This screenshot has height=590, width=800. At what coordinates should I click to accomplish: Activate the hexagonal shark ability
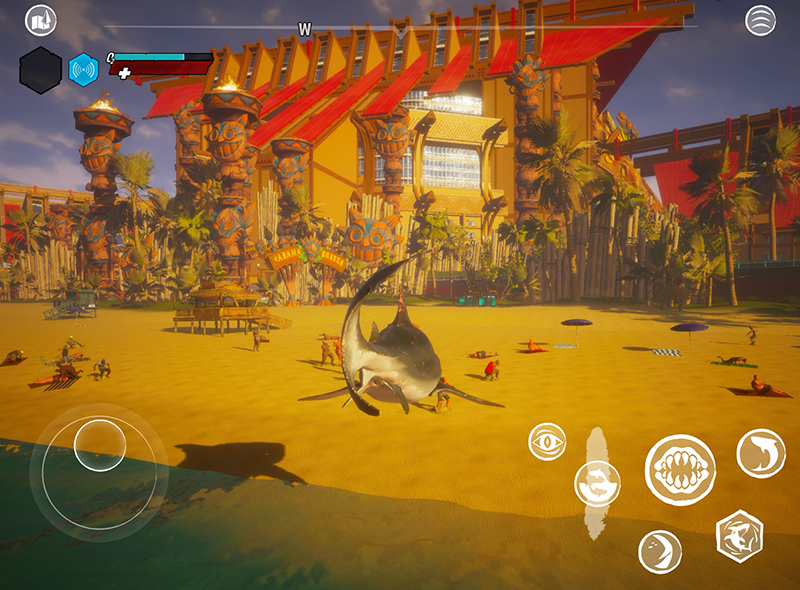point(740,536)
